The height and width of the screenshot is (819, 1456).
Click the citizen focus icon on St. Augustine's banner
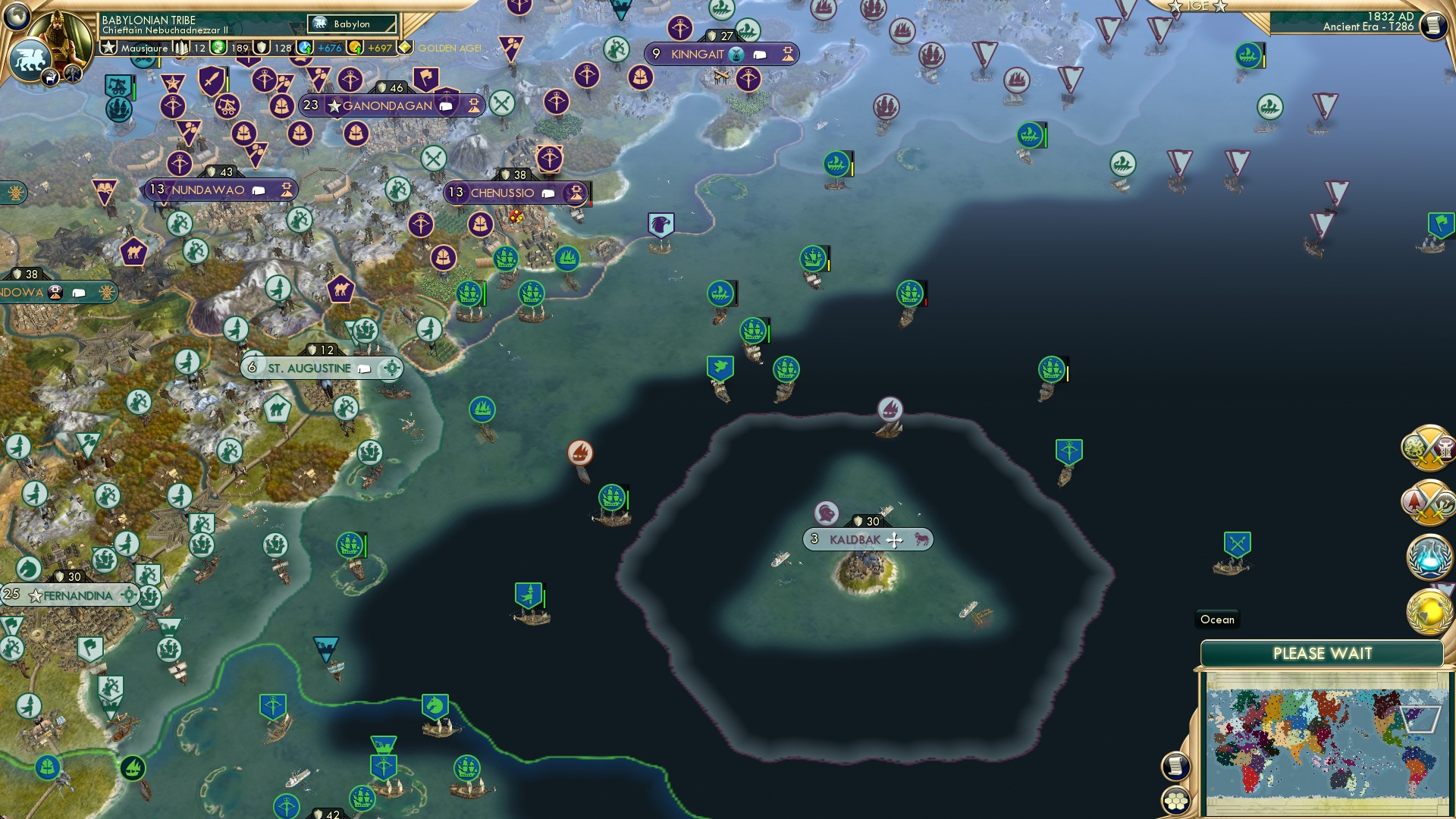click(x=391, y=368)
